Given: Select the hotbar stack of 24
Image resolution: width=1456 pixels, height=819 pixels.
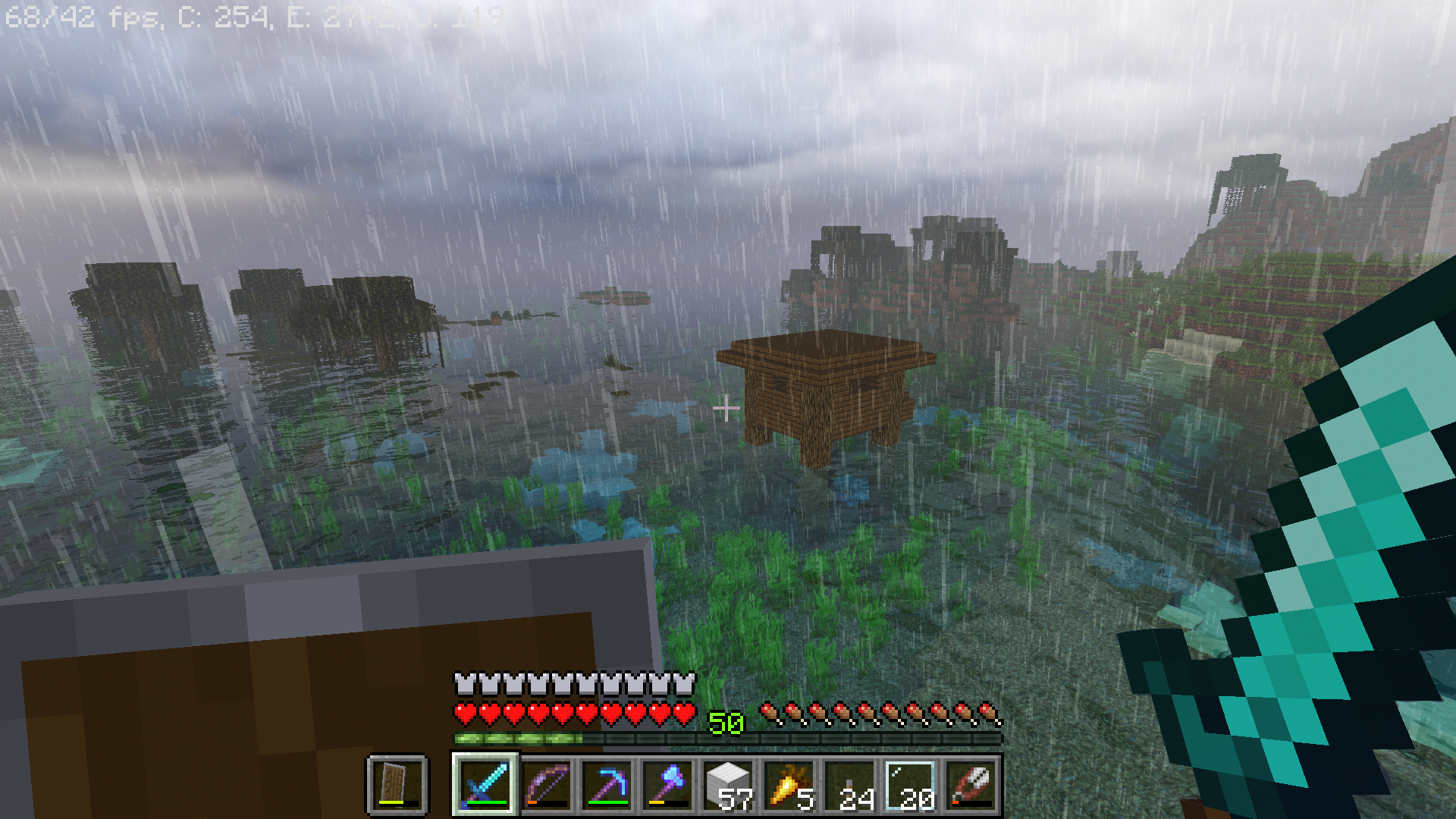Looking at the screenshot, I should [x=849, y=784].
